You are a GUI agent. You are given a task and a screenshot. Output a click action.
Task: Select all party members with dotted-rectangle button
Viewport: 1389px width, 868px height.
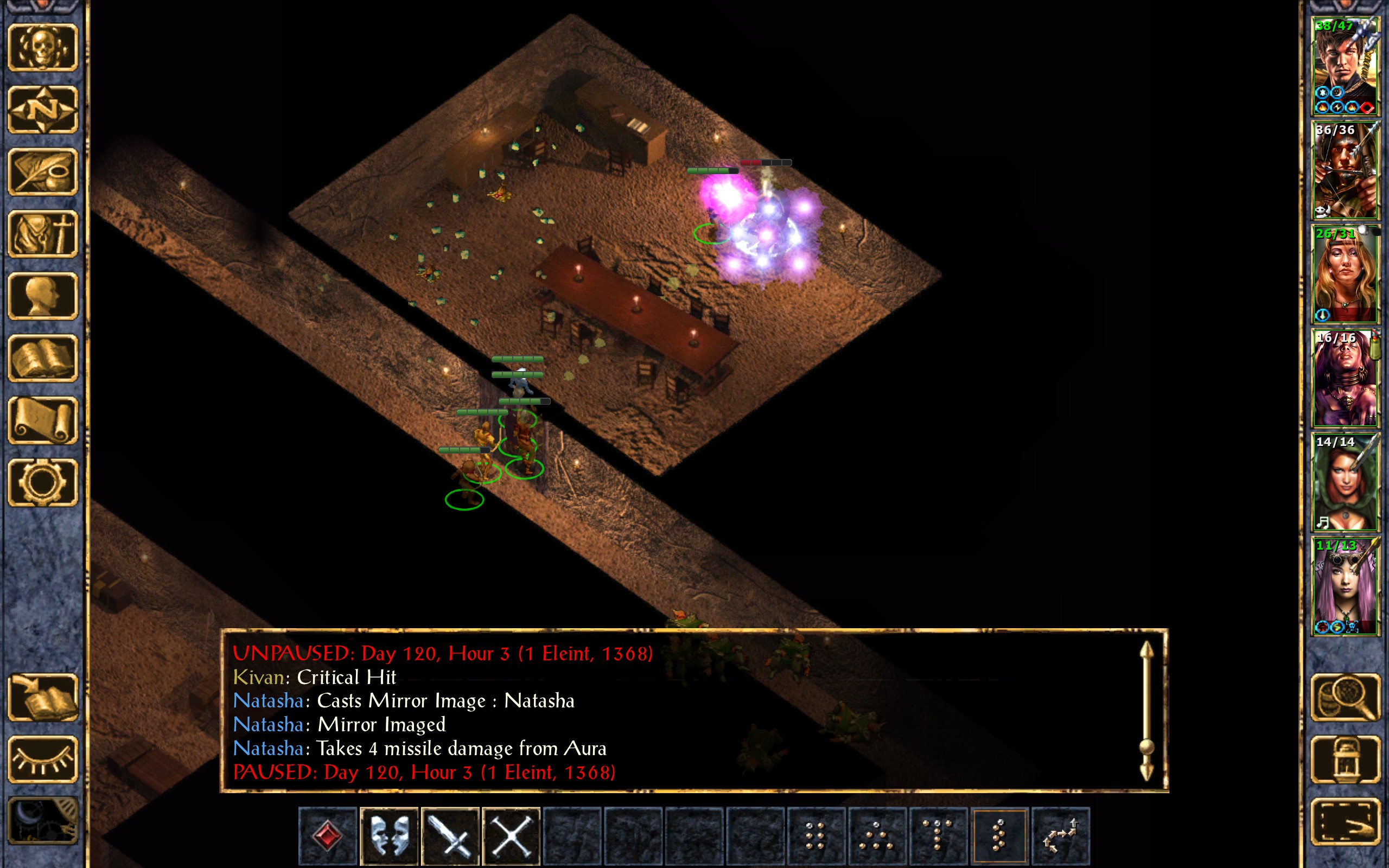coord(1345,821)
